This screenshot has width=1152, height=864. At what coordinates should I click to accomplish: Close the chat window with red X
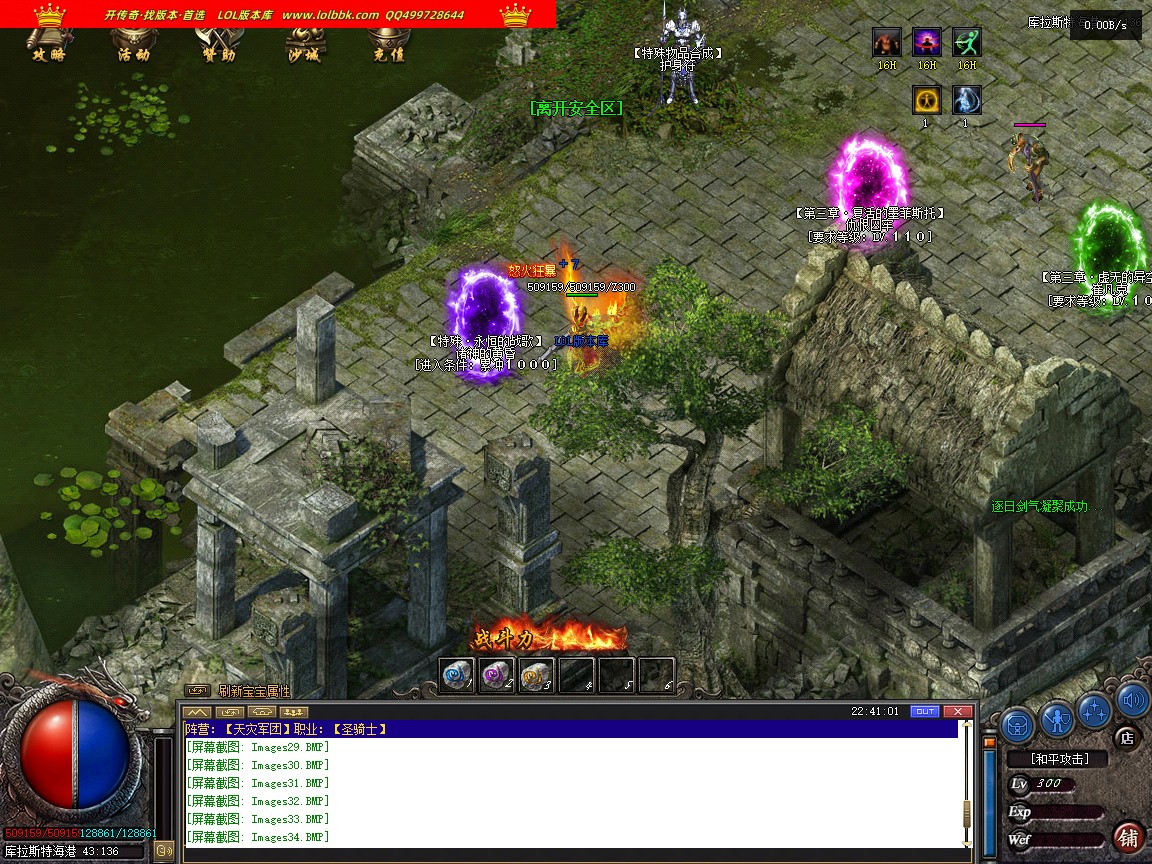958,711
